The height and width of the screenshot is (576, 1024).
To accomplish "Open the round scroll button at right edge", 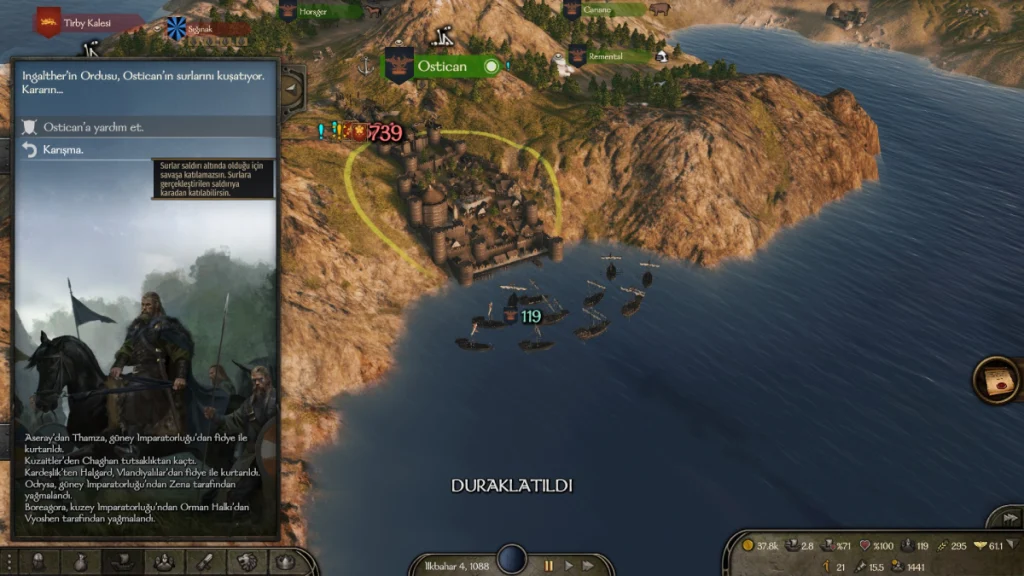I will [996, 380].
